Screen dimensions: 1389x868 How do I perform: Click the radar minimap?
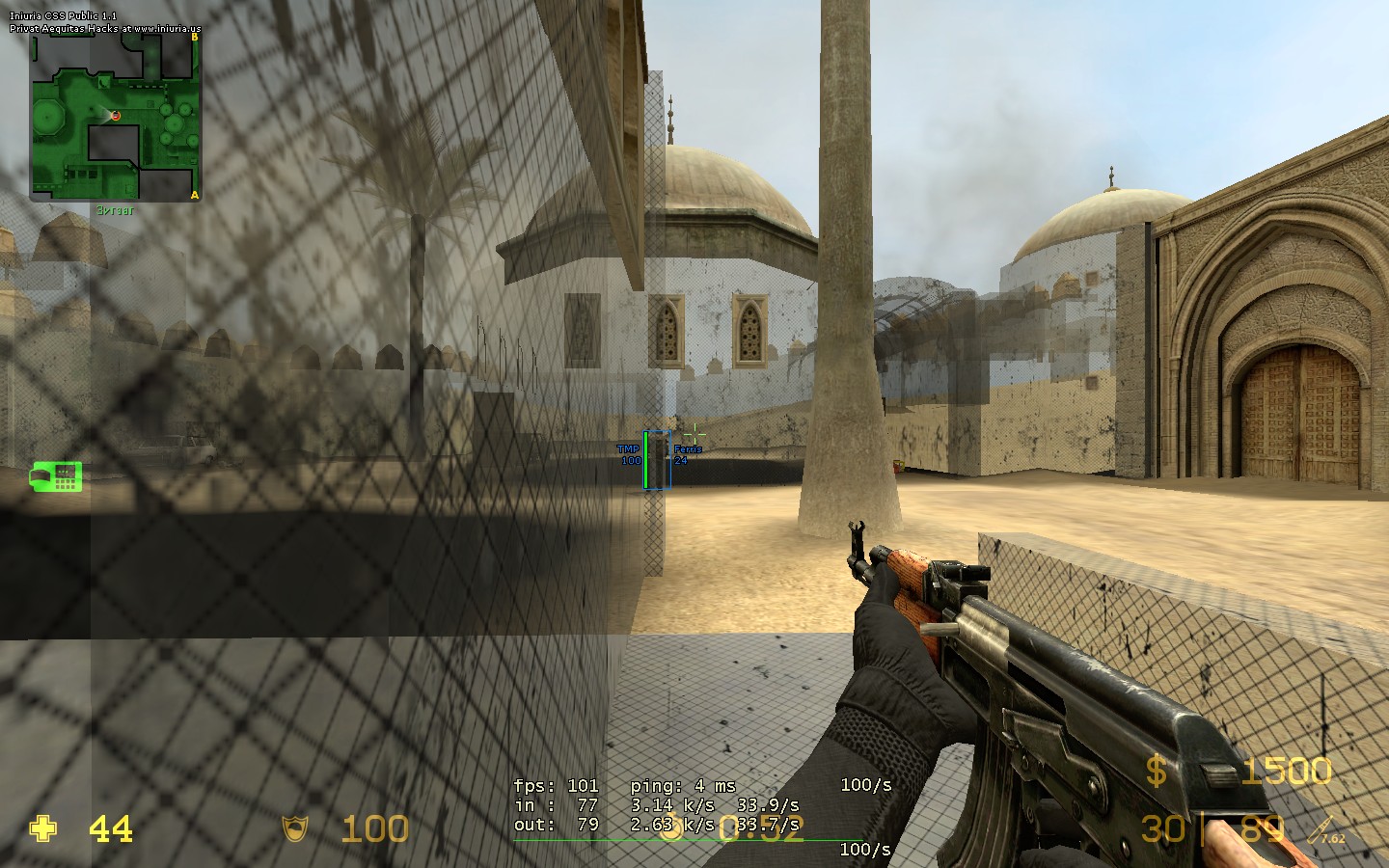116,118
